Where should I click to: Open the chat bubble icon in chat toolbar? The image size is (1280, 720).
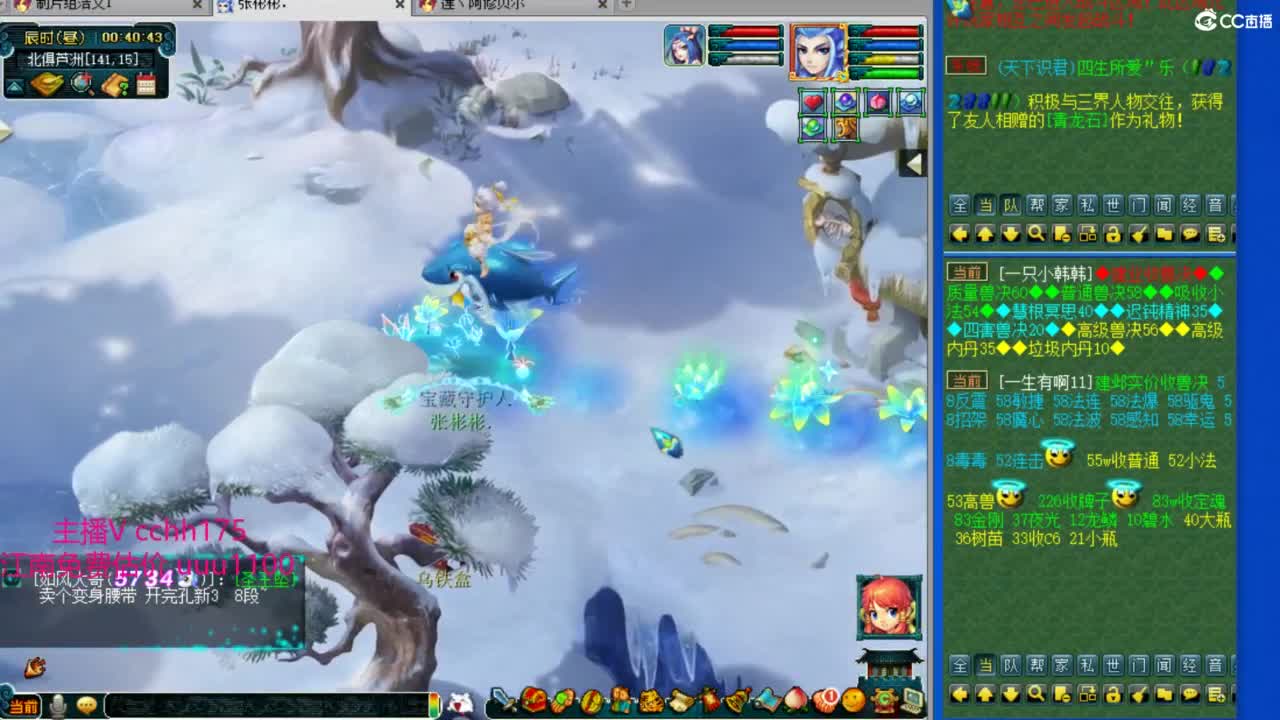click(x=1190, y=233)
